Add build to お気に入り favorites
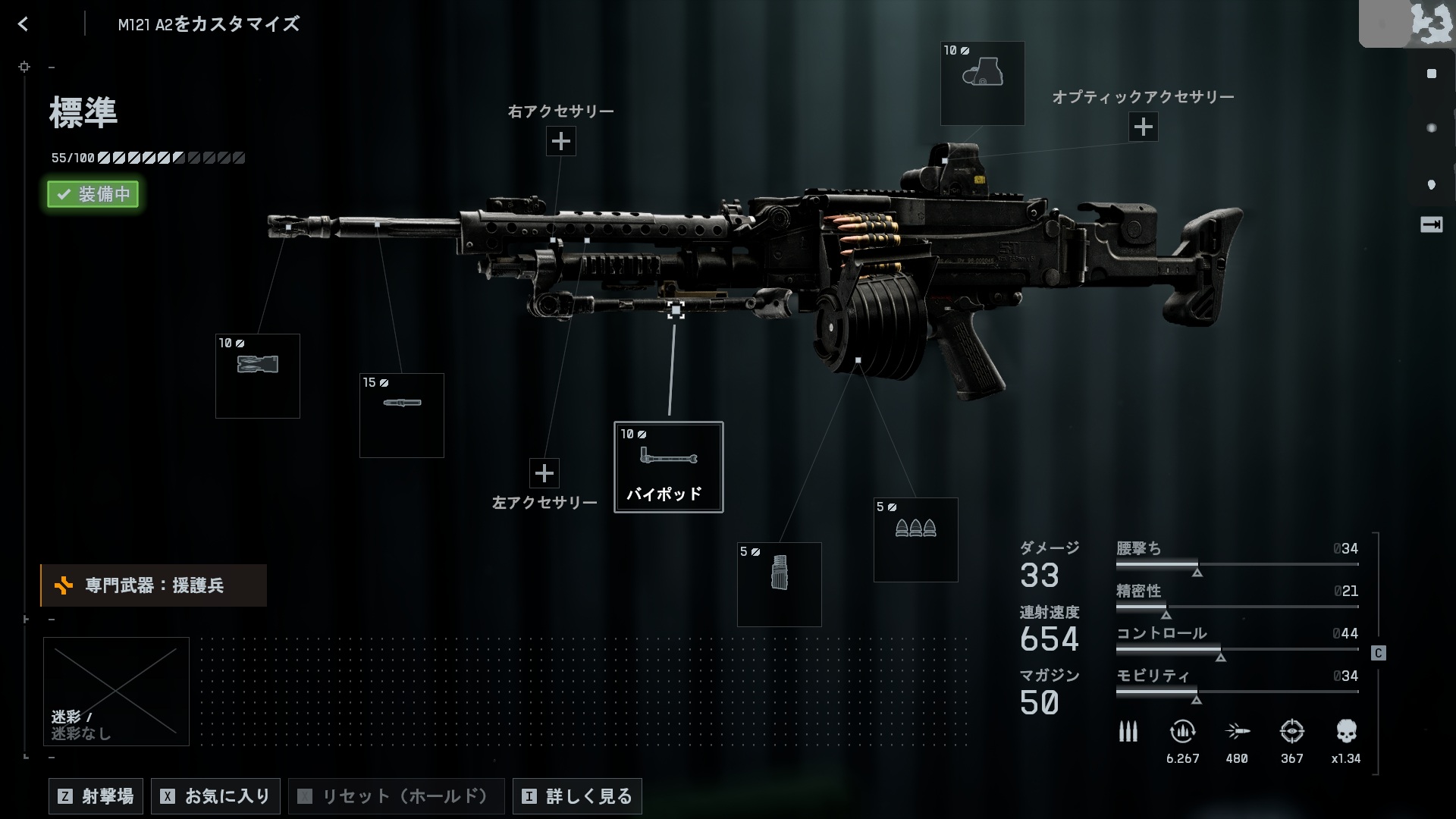Image resolution: width=1456 pixels, height=819 pixels. (216, 796)
